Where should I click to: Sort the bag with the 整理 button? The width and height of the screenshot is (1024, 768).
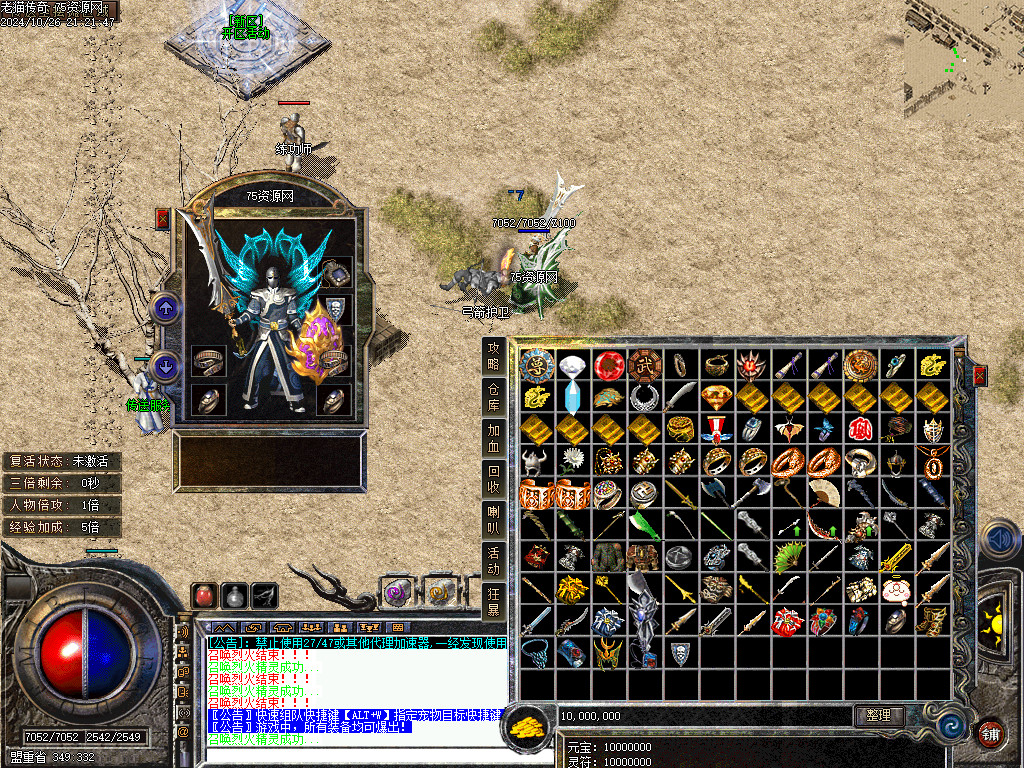coord(880,716)
